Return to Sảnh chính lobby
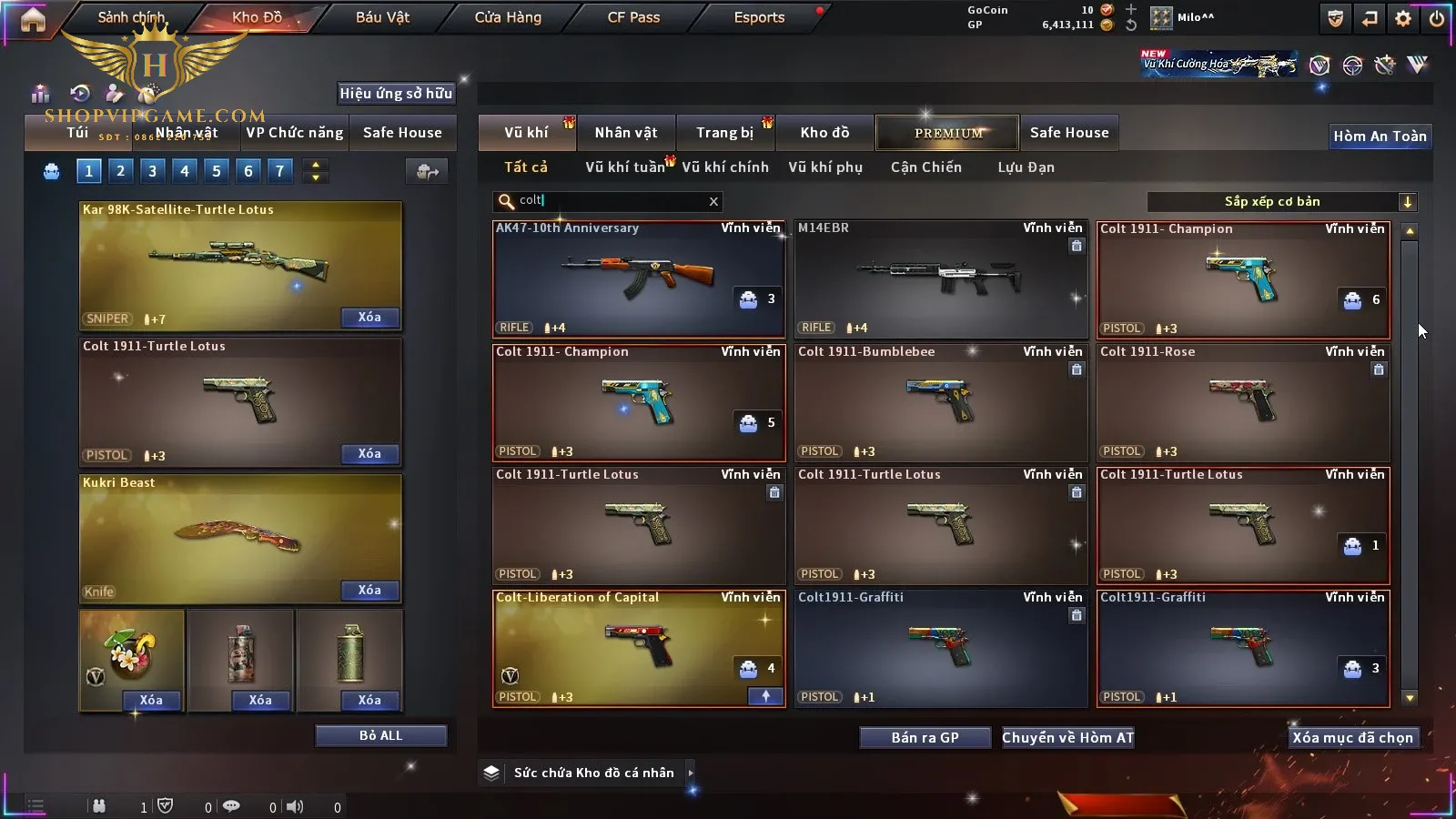The width and height of the screenshot is (1456, 819). (x=131, y=17)
